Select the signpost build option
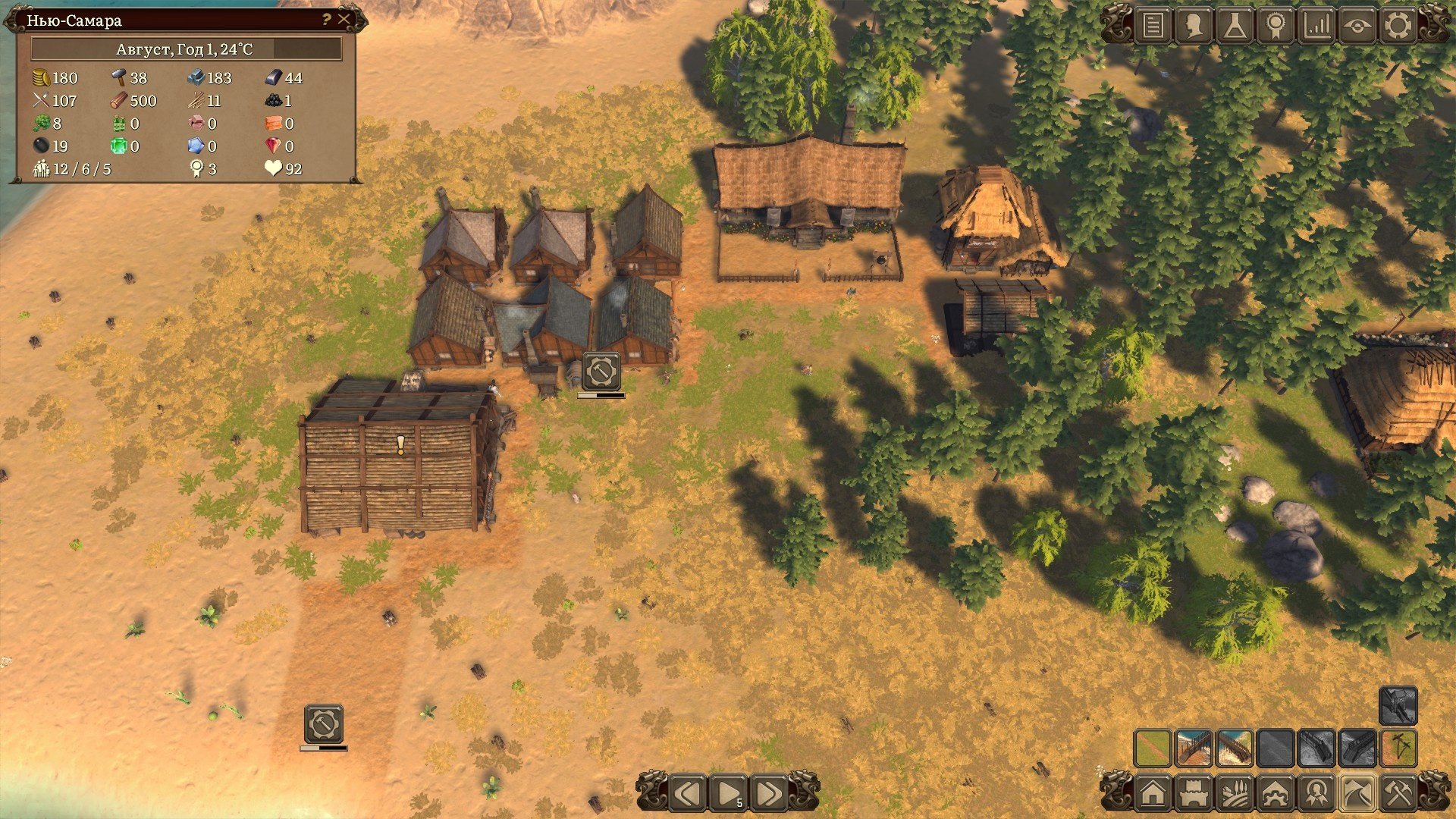Screen dimensions: 1456x819 (x=1398, y=748)
